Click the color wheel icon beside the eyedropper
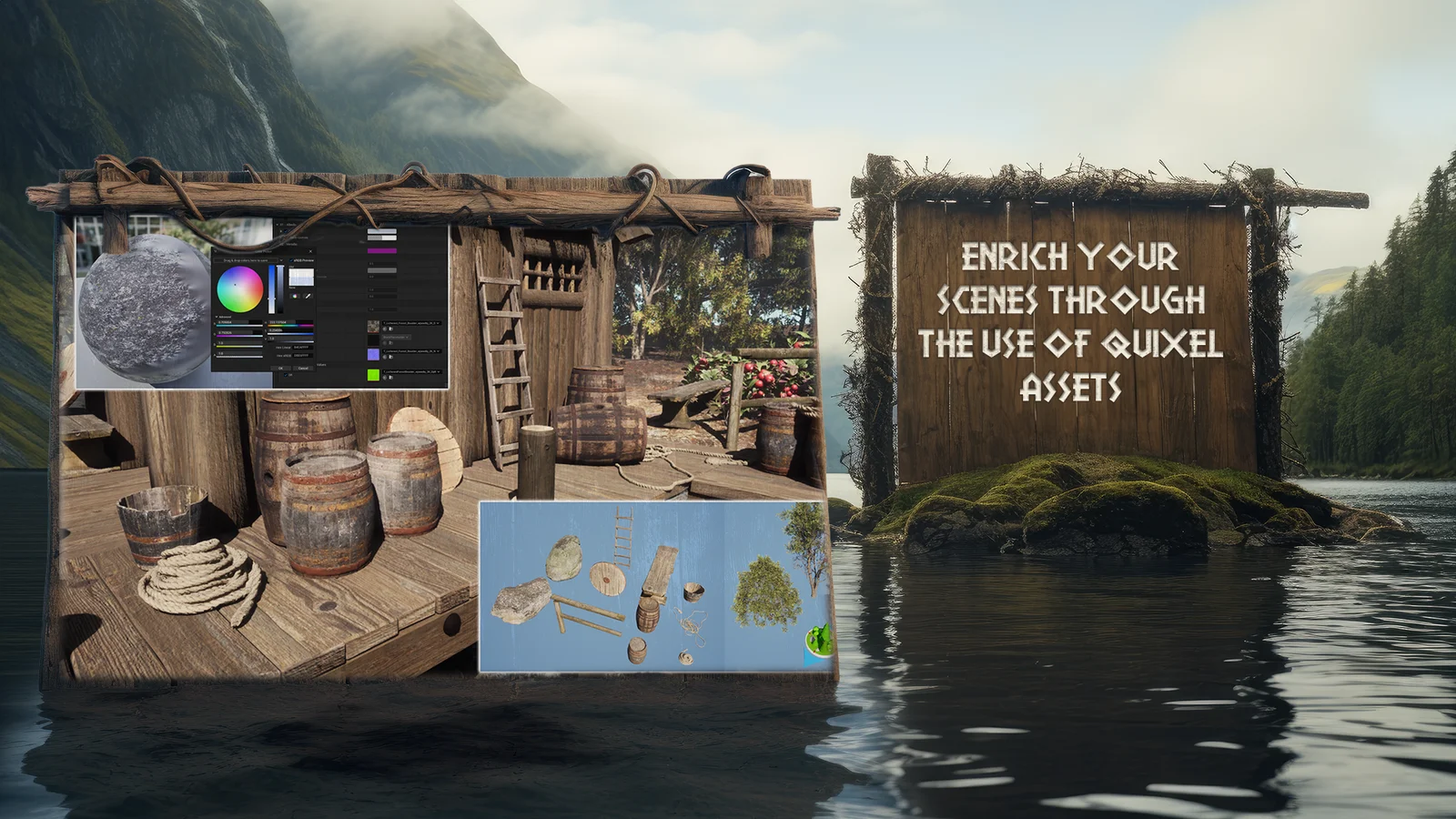1456x819 pixels. [x=295, y=296]
